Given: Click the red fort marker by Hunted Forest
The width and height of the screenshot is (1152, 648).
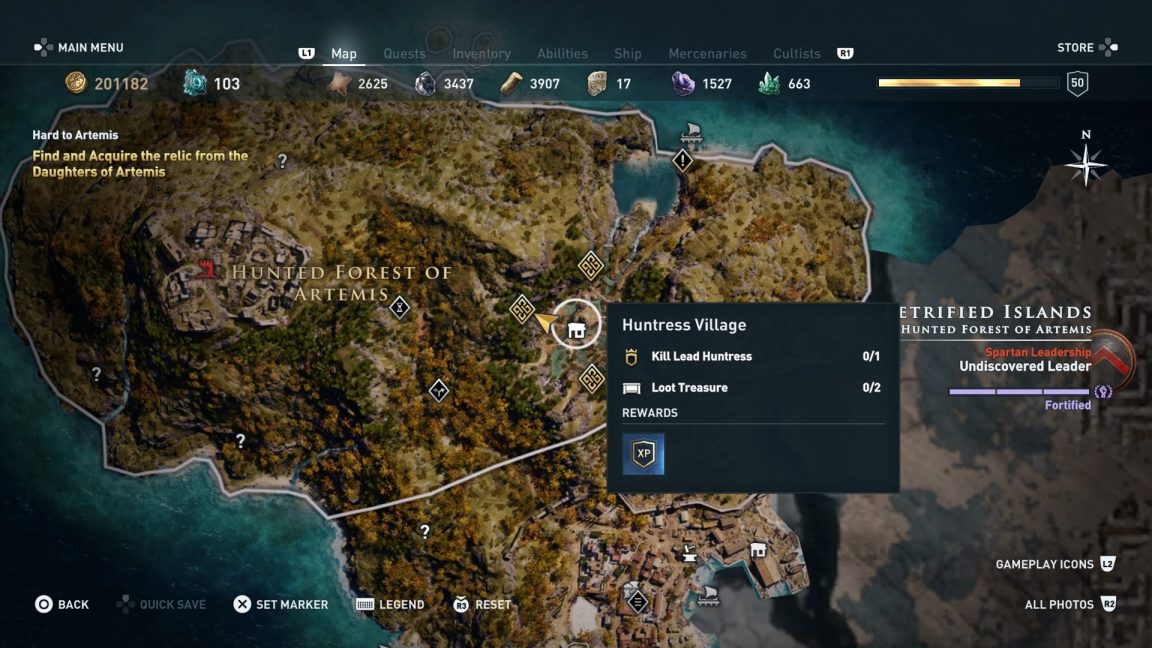Looking at the screenshot, I should [209, 269].
